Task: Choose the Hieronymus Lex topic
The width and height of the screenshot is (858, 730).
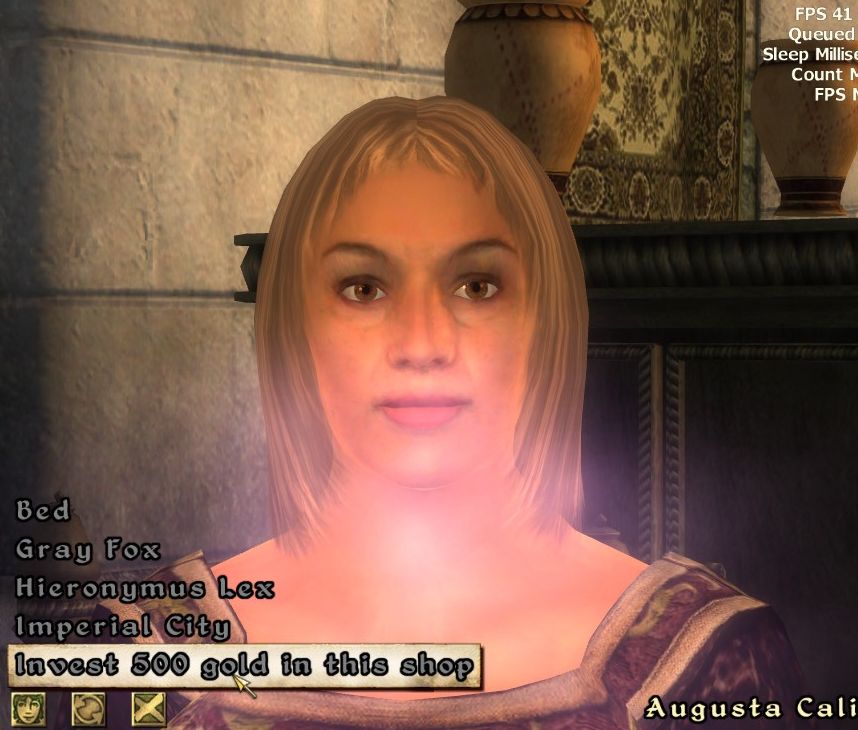Action: pos(145,588)
